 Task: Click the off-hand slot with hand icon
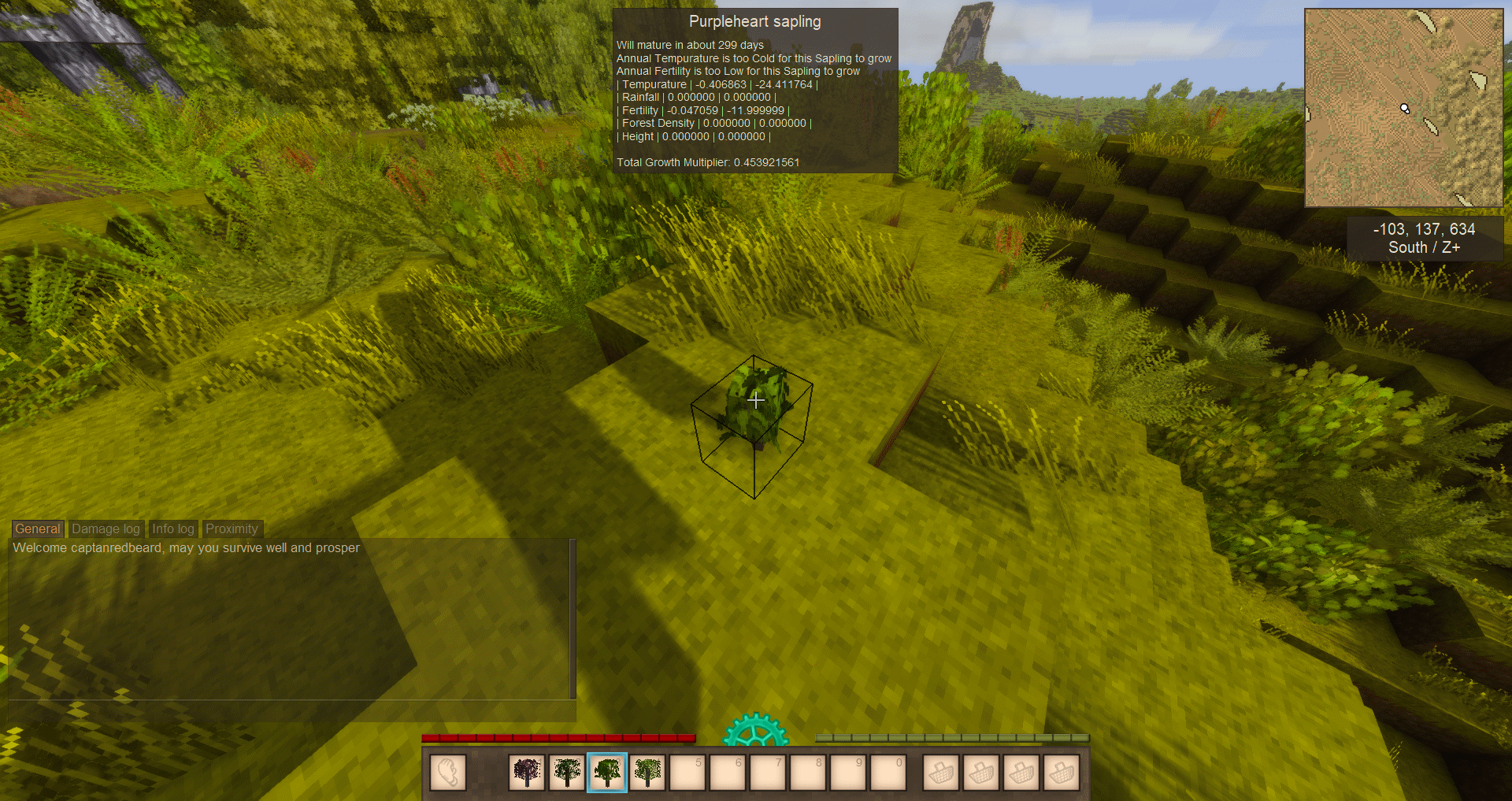click(448, 772)
